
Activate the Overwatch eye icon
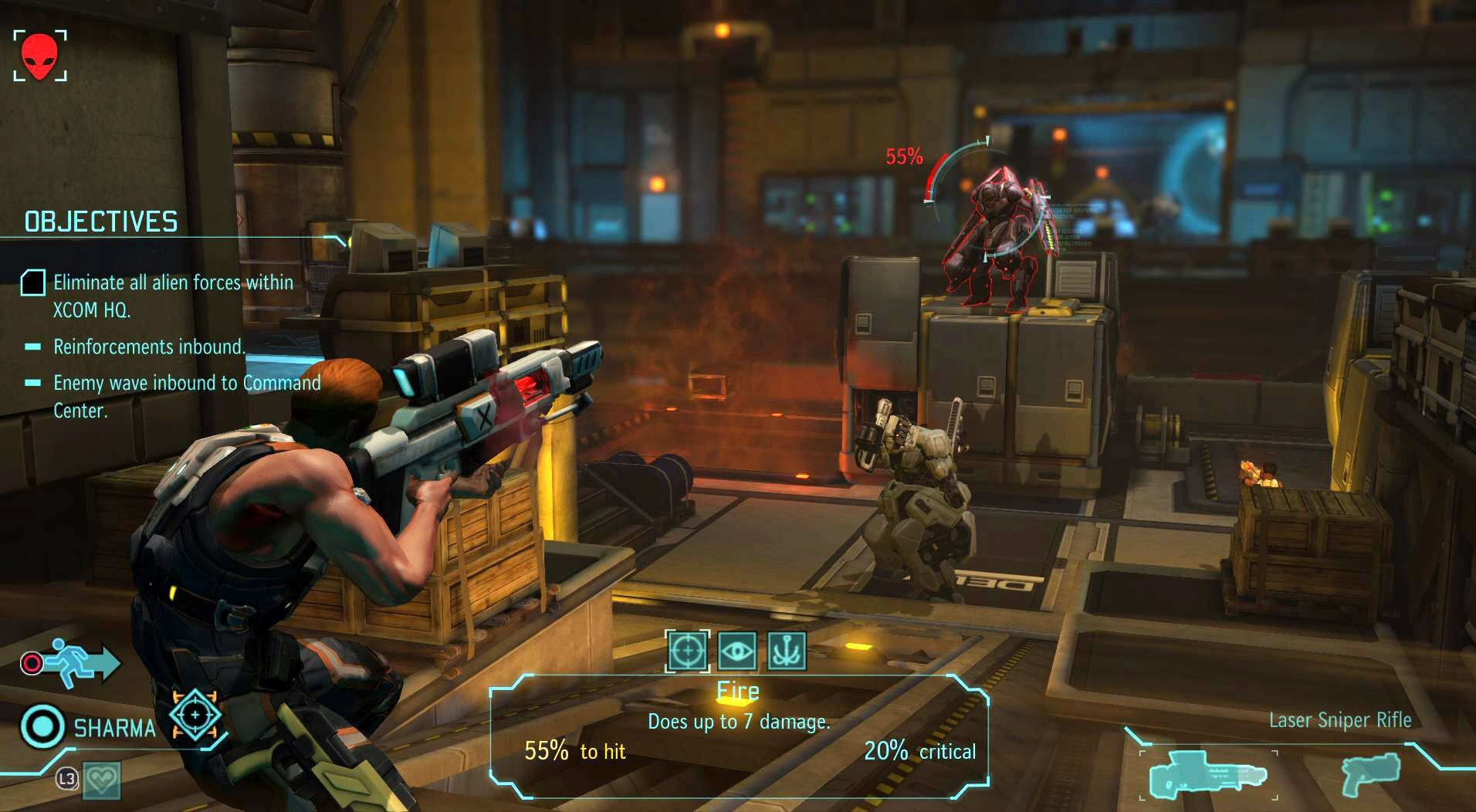tap(736, 651)
